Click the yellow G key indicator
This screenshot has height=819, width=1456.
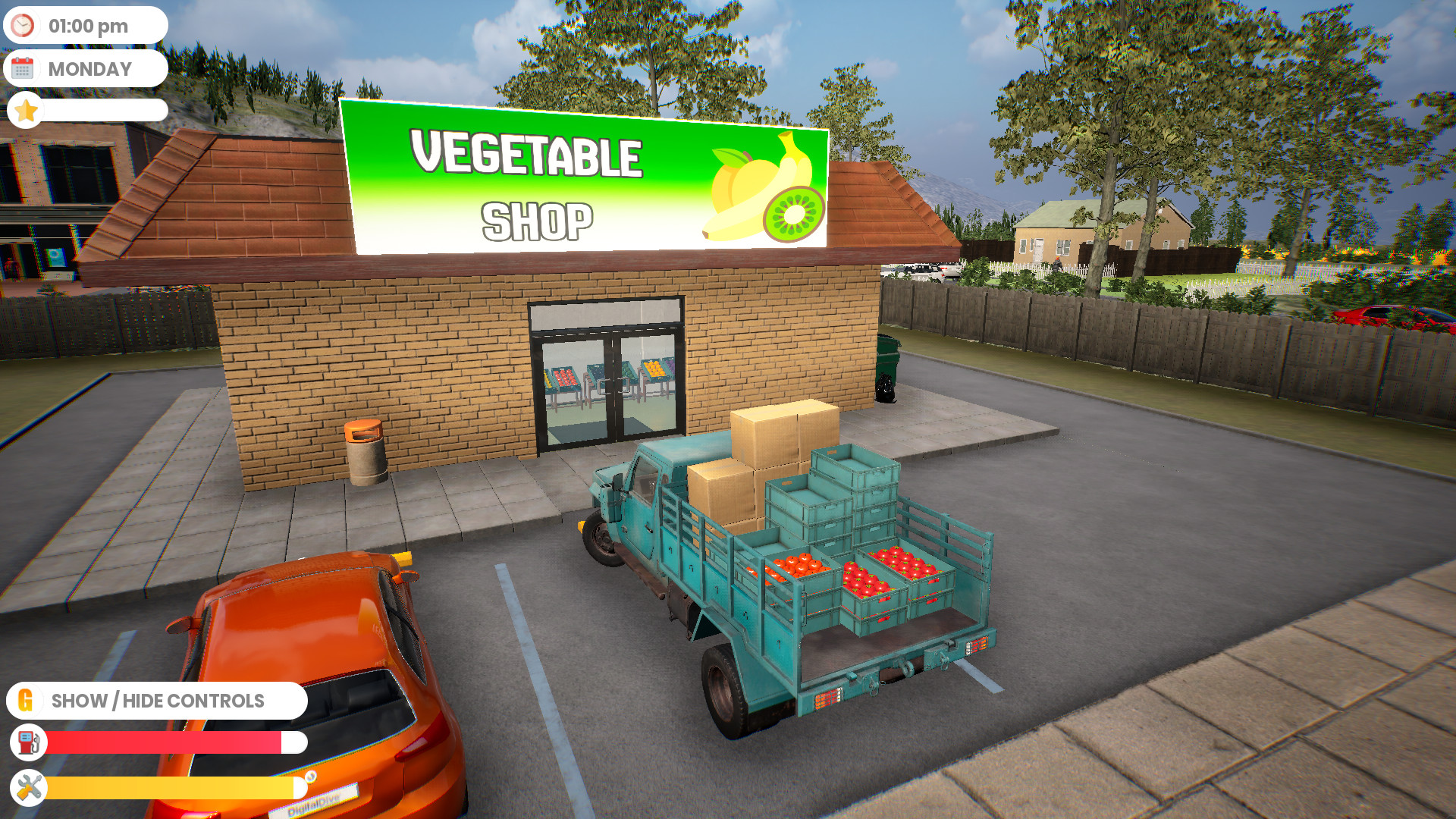coord(26,700)
